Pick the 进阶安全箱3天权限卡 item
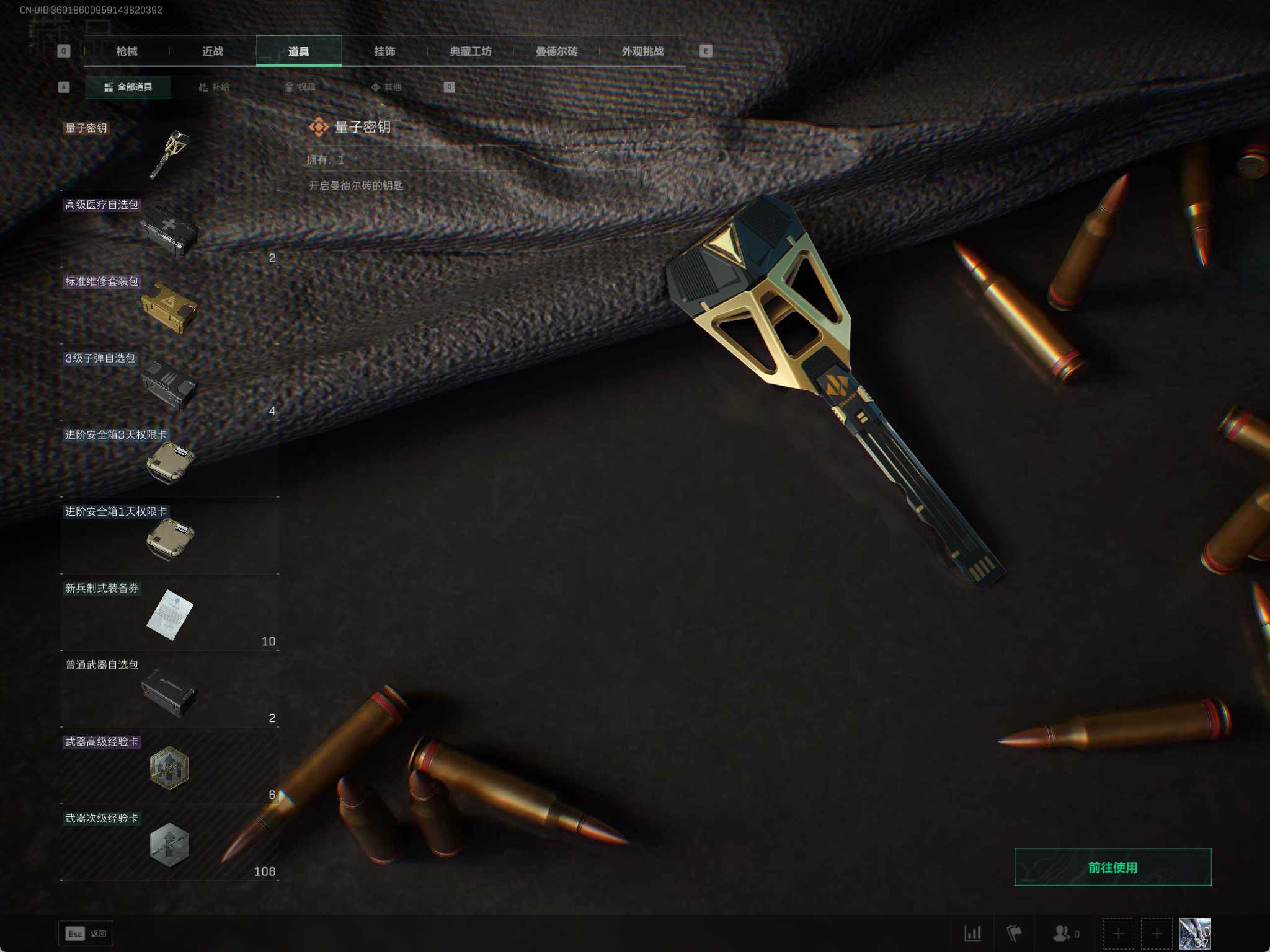This screenshot has height=952, width=1270. (x=169, y=461)
